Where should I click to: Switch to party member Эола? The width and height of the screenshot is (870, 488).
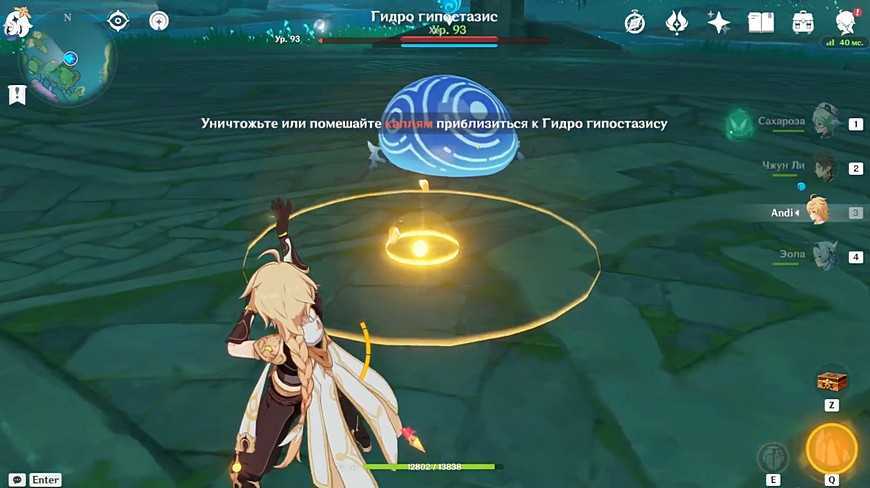pos(824,256)
